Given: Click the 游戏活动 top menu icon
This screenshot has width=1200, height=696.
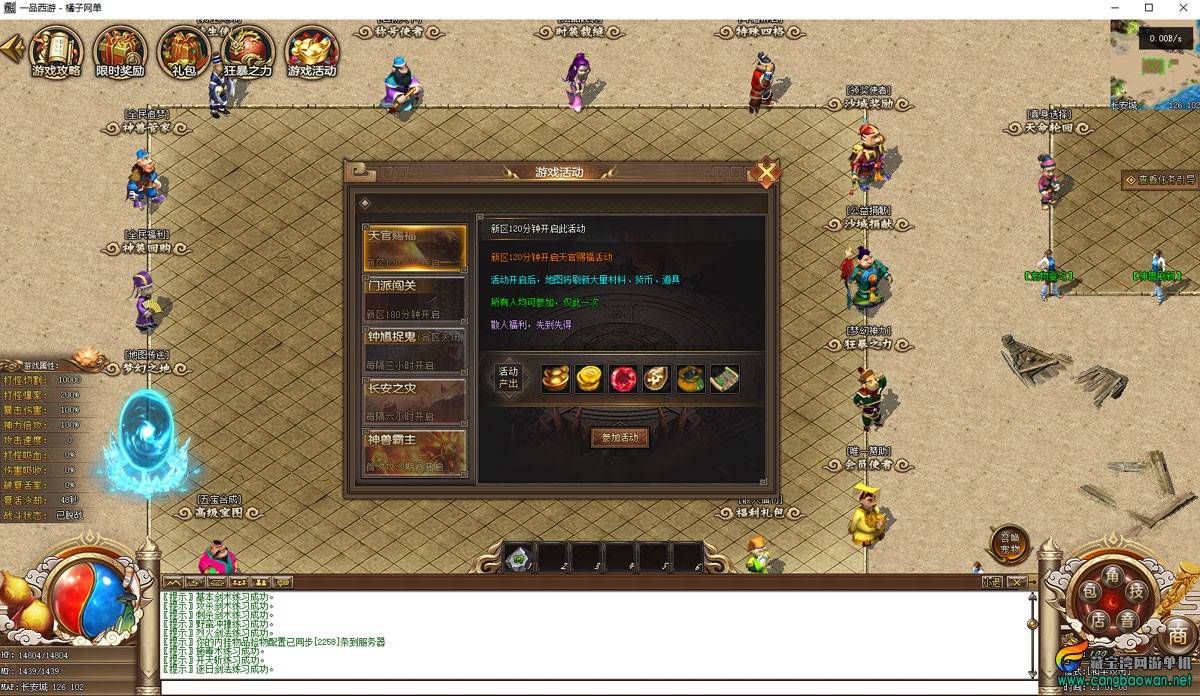Looking at the screenshot, I should (313, 52).
